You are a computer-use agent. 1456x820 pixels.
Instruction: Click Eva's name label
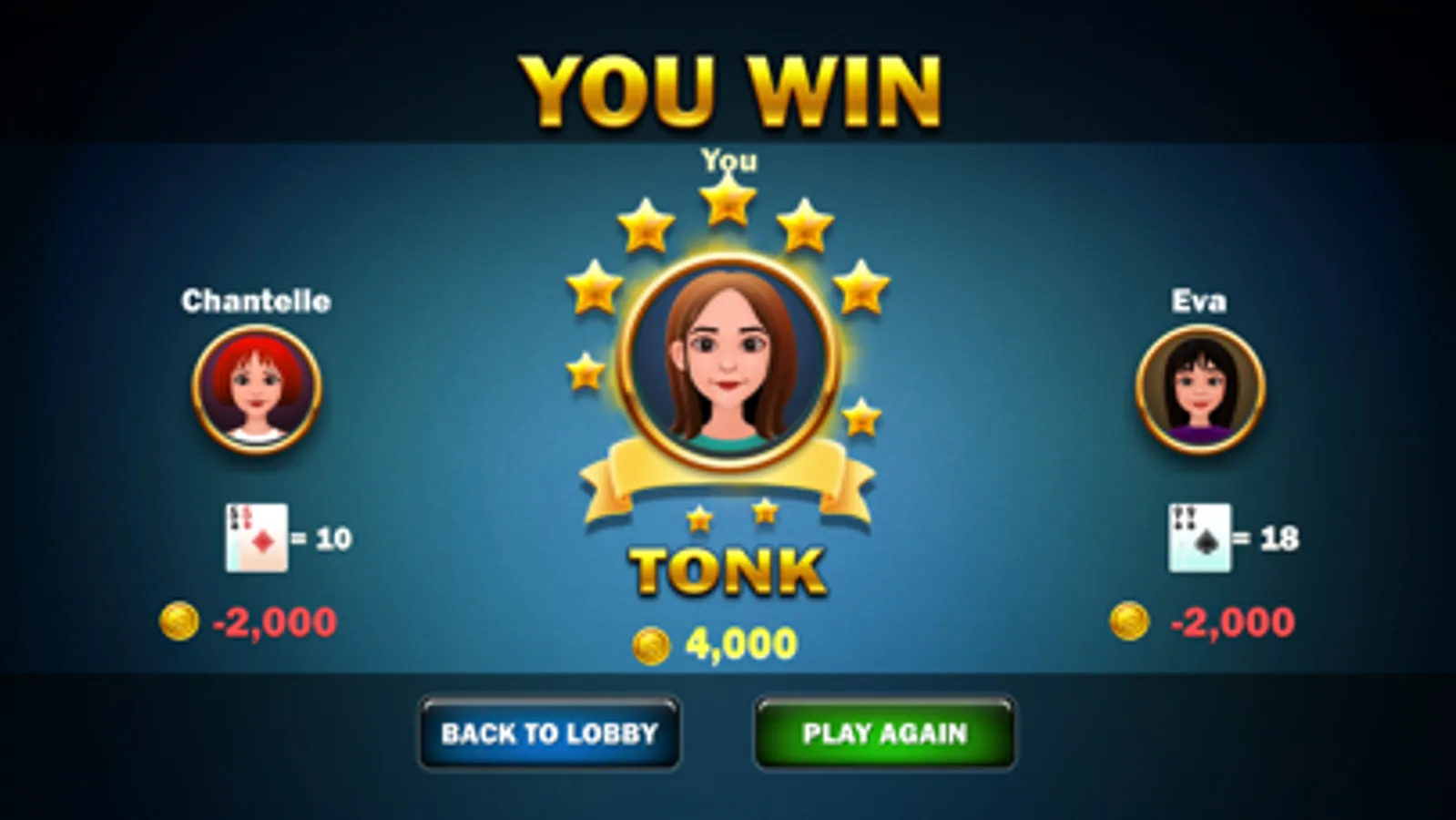(1198, 299)
